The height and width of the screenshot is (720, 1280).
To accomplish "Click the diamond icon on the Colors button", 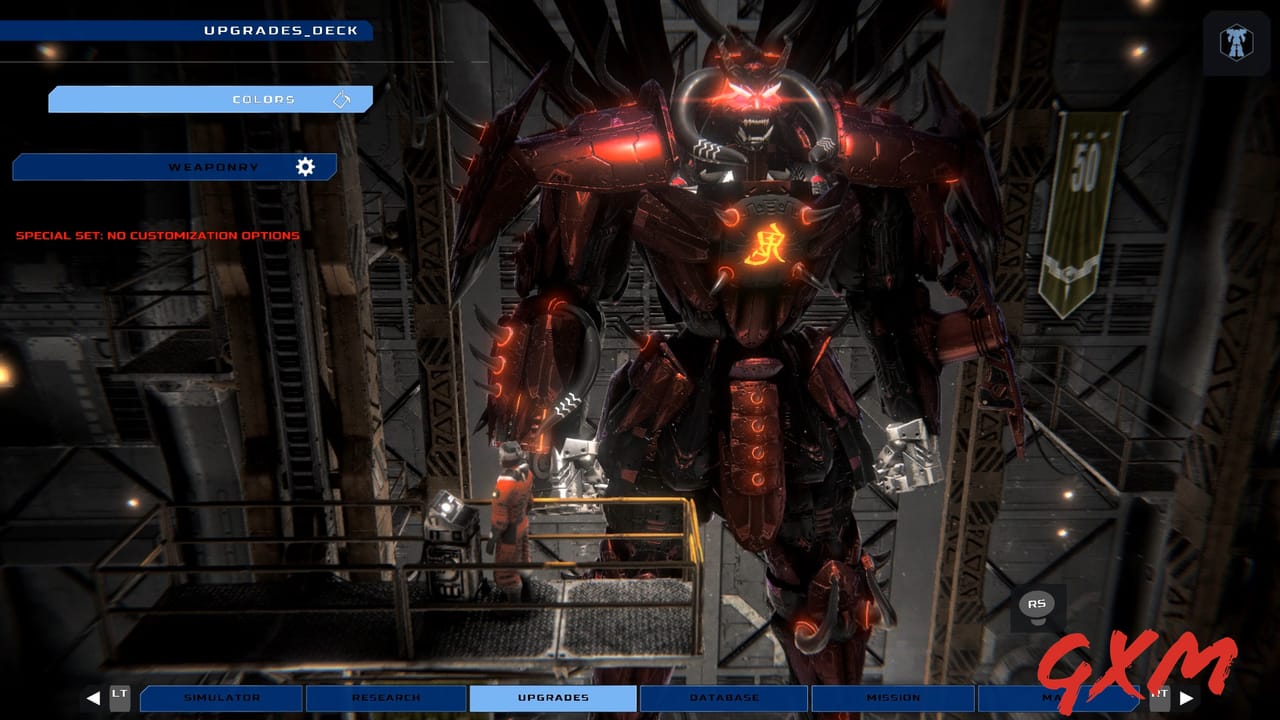I will 343,99.
